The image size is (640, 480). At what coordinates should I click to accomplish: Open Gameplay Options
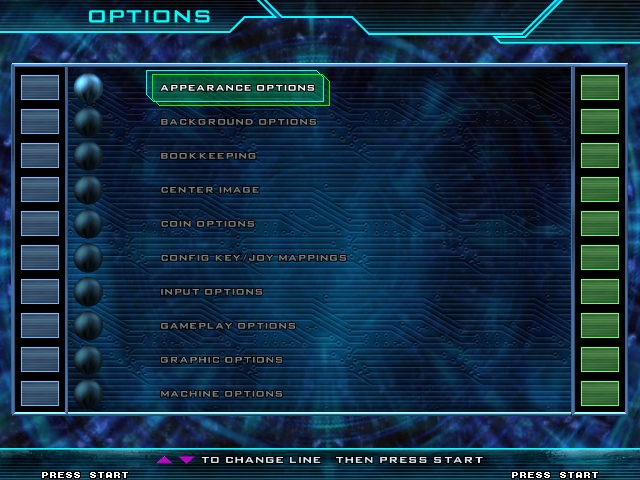pos(228,326)
